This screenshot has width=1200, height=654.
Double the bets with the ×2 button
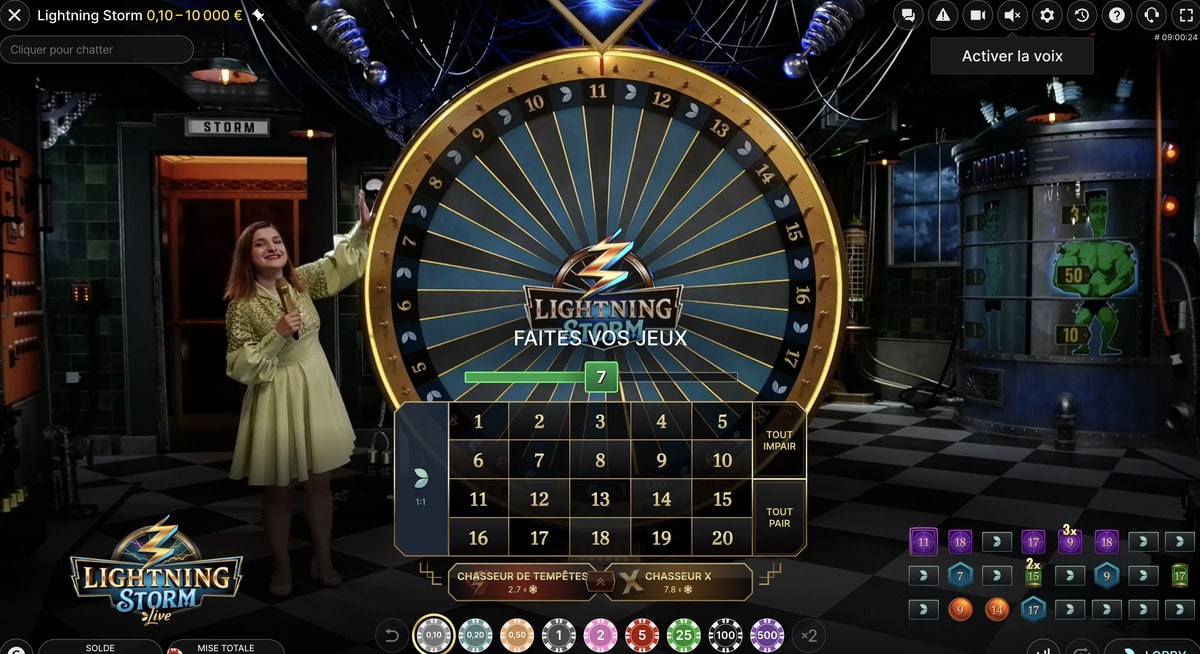[808, 635]
